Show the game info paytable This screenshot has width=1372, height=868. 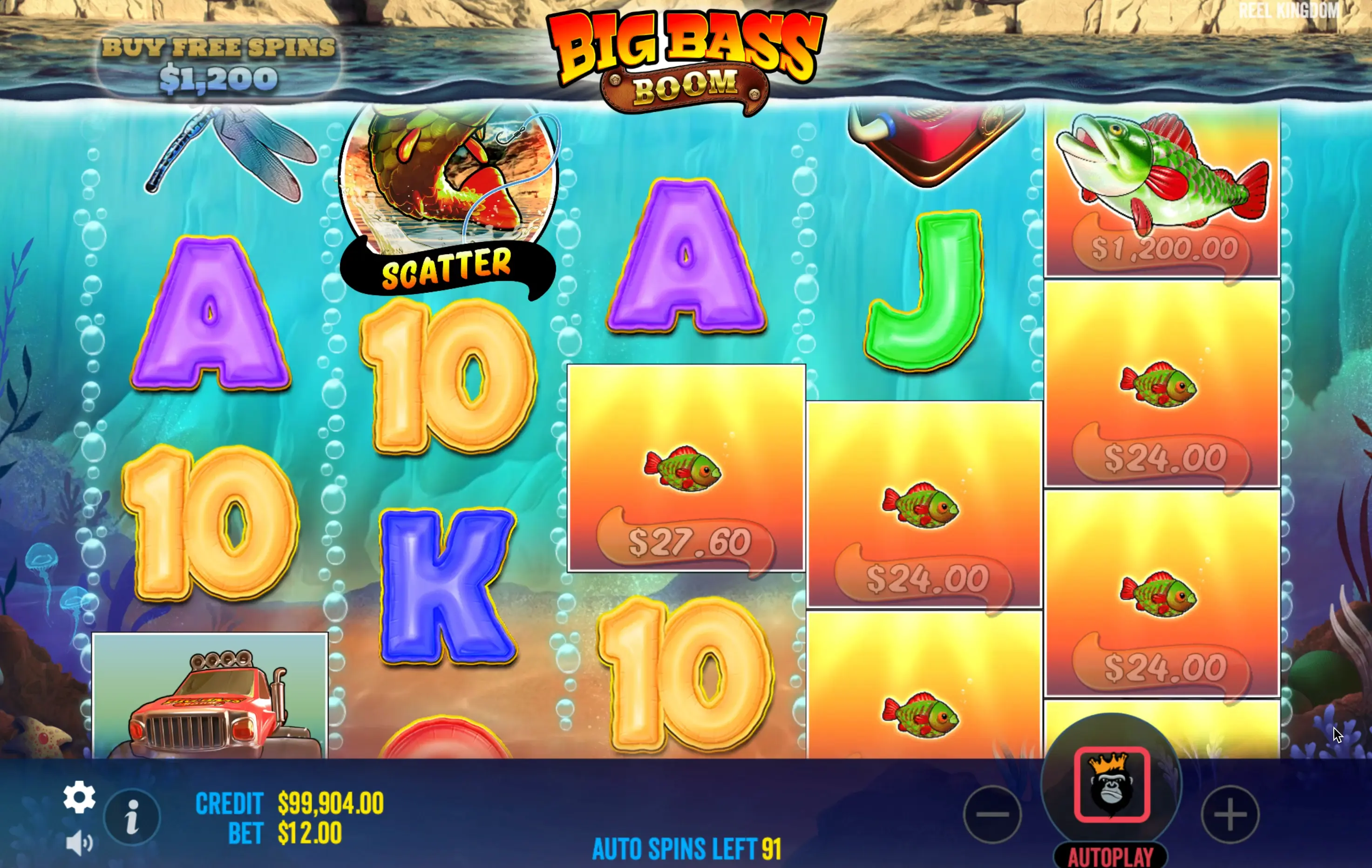(132, 817)
